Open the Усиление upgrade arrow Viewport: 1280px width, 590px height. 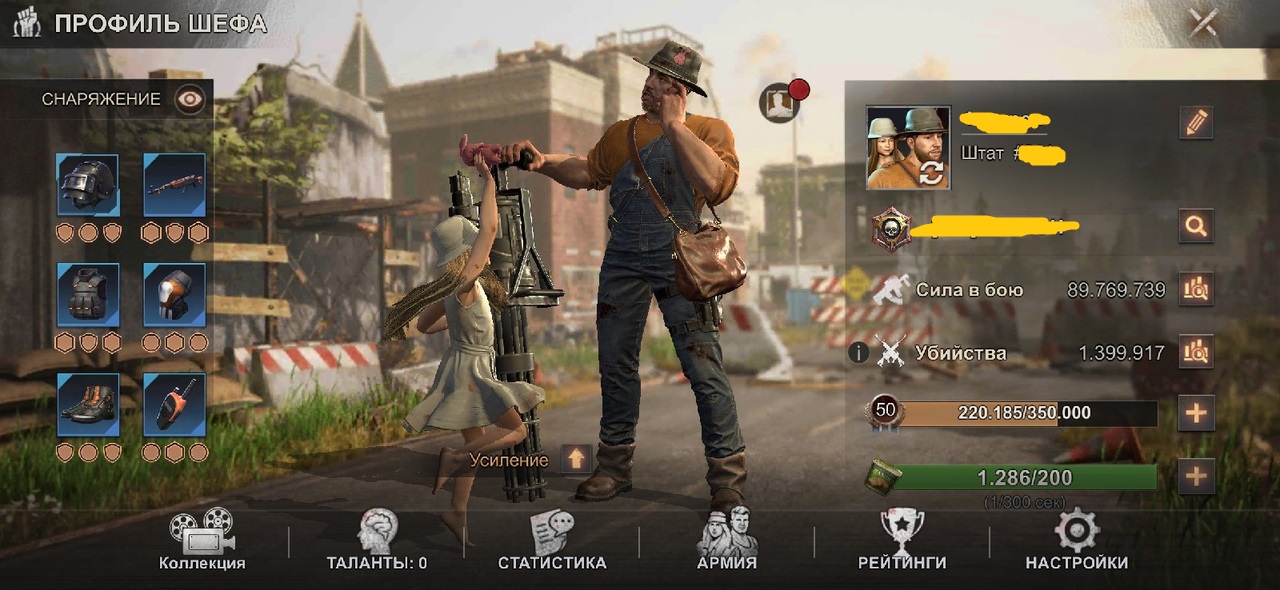click(x=575, y=460)
